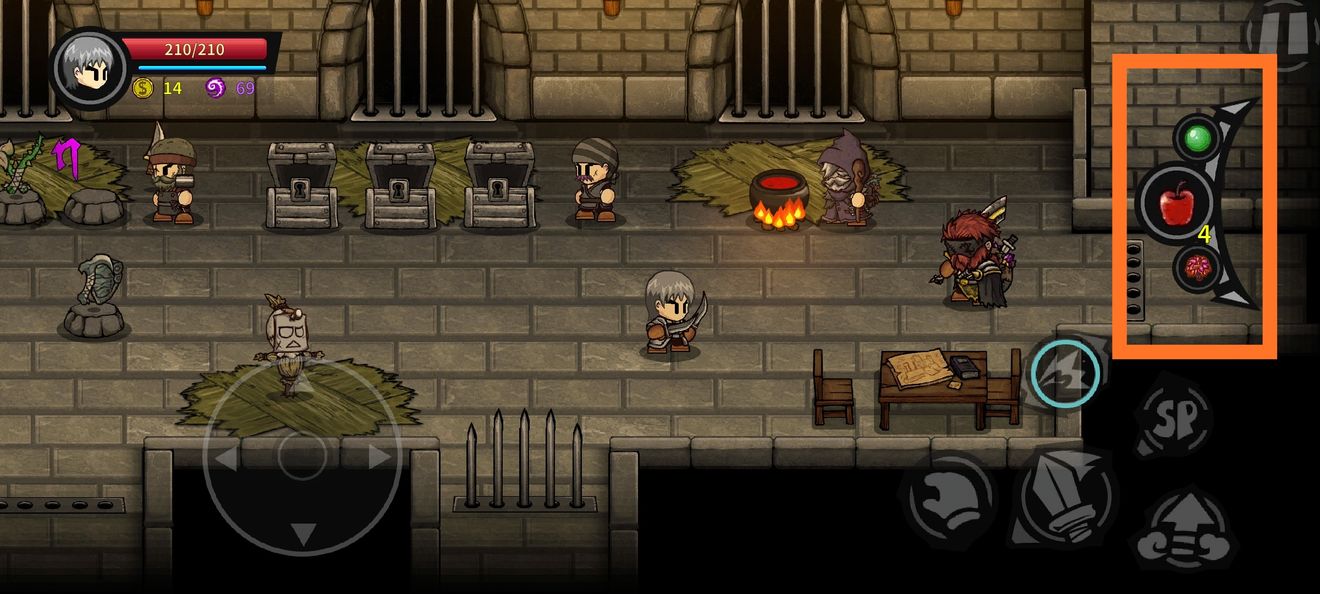The height and width of the screenshot is (594, 1320).
Task: Tap the joystick's down arrow
Action: [302, 534]
